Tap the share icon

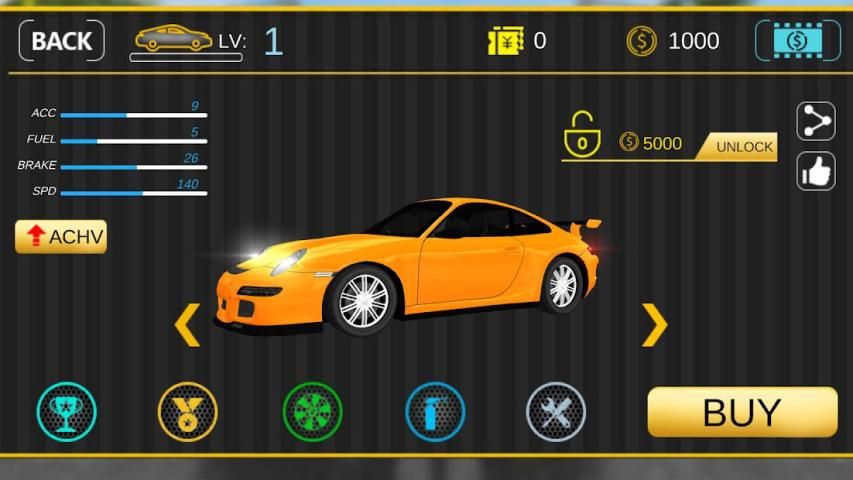816,122
